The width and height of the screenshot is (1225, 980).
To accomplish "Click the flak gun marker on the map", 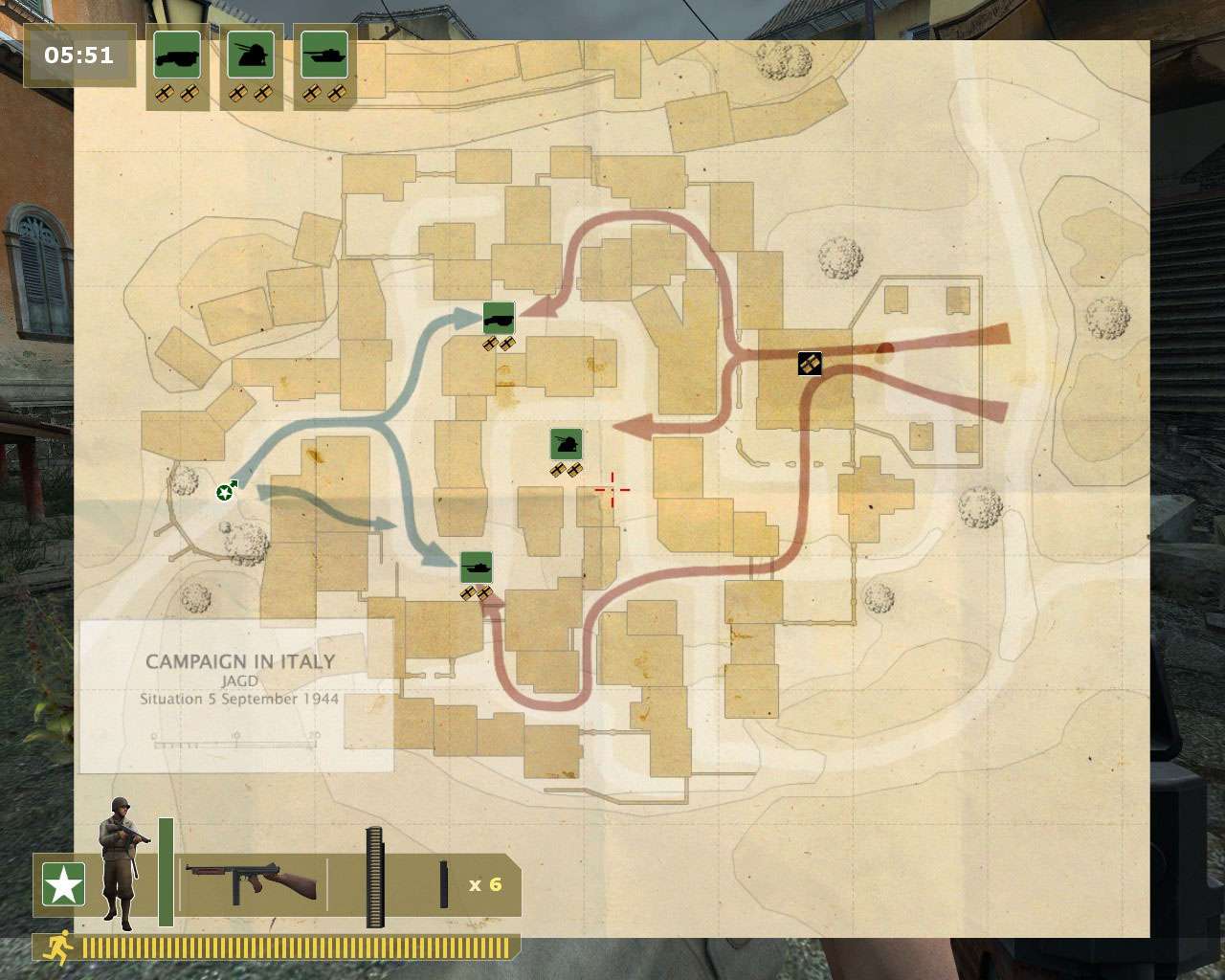I will (x=567, y=443).
